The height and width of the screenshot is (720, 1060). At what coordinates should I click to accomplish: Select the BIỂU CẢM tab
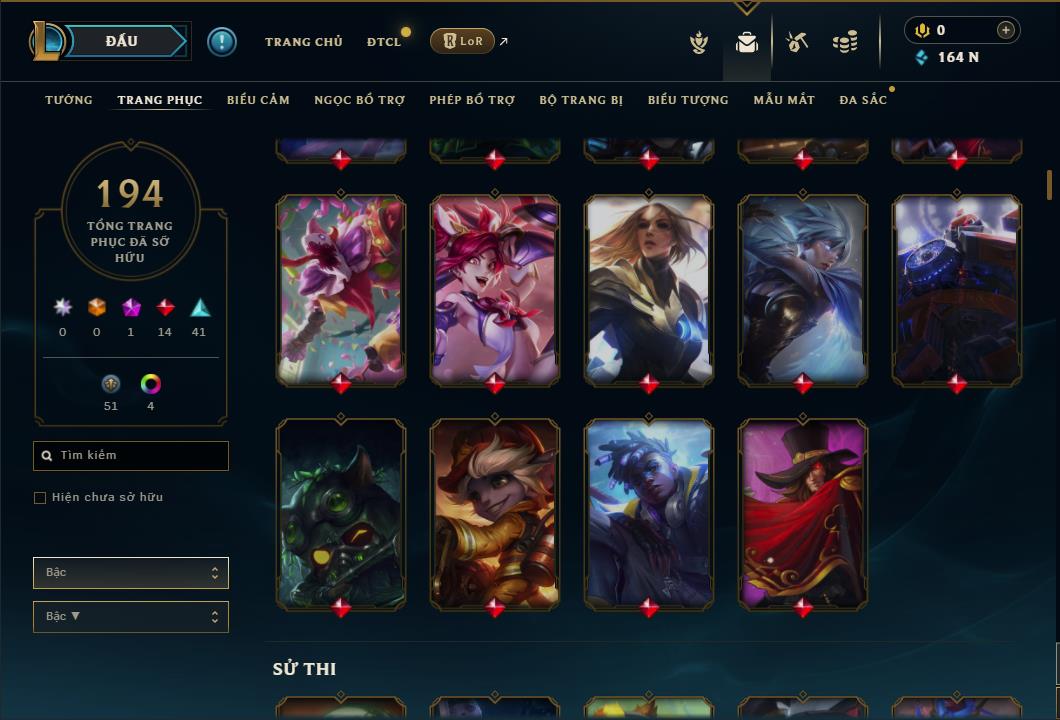click(x=258, y=100)
